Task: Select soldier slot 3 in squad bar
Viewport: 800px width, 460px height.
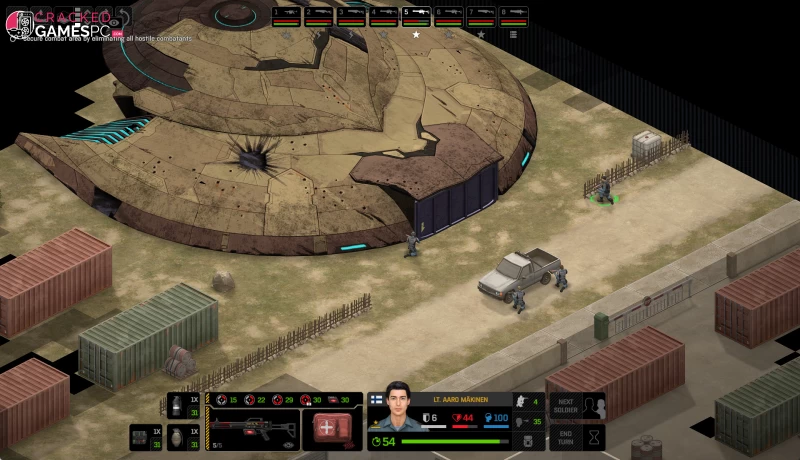Action: [x=351, y=16]
